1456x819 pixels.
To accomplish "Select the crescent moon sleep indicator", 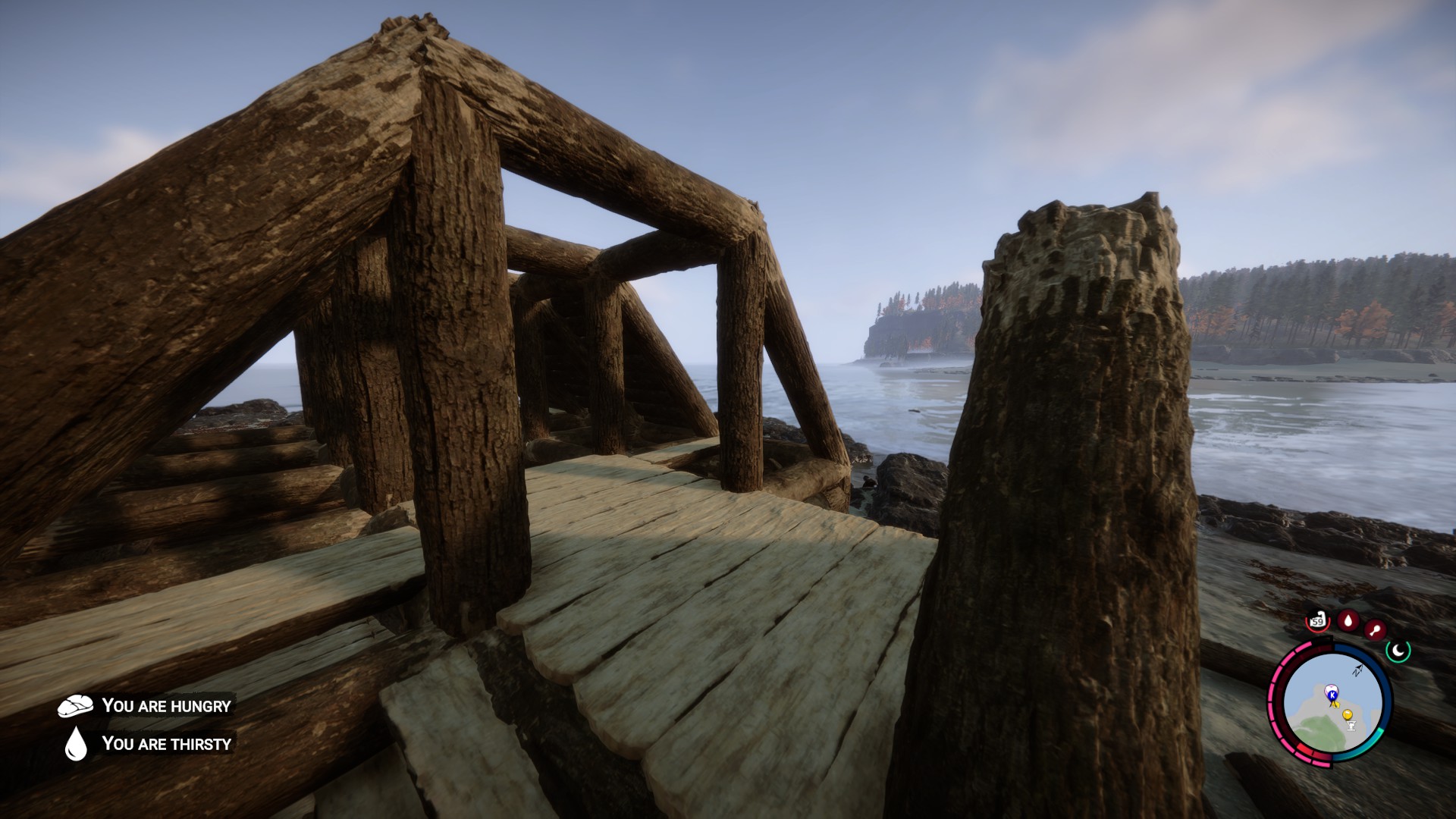I will tap(1398, 650).
